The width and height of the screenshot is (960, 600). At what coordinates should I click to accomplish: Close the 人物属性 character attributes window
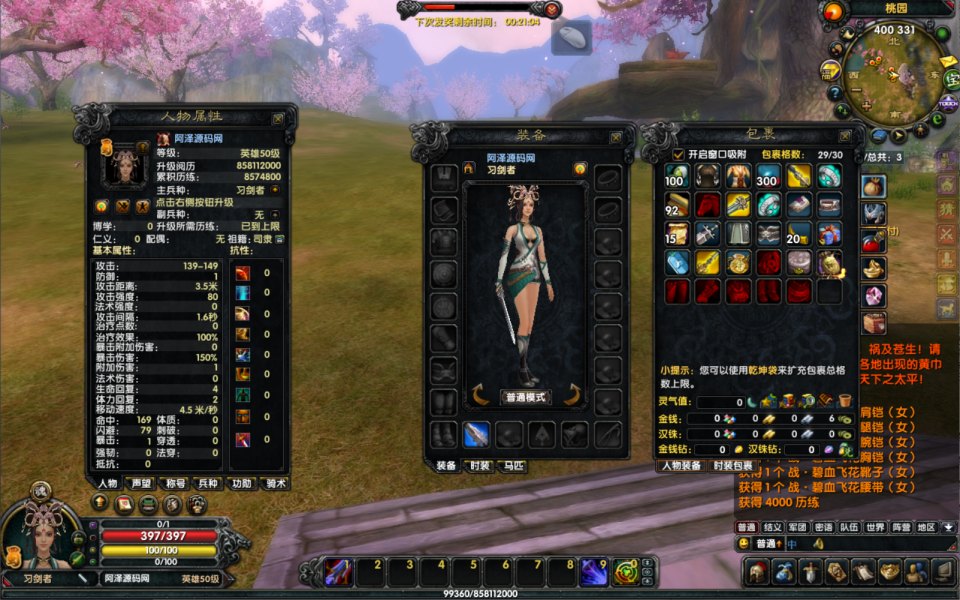278,118
